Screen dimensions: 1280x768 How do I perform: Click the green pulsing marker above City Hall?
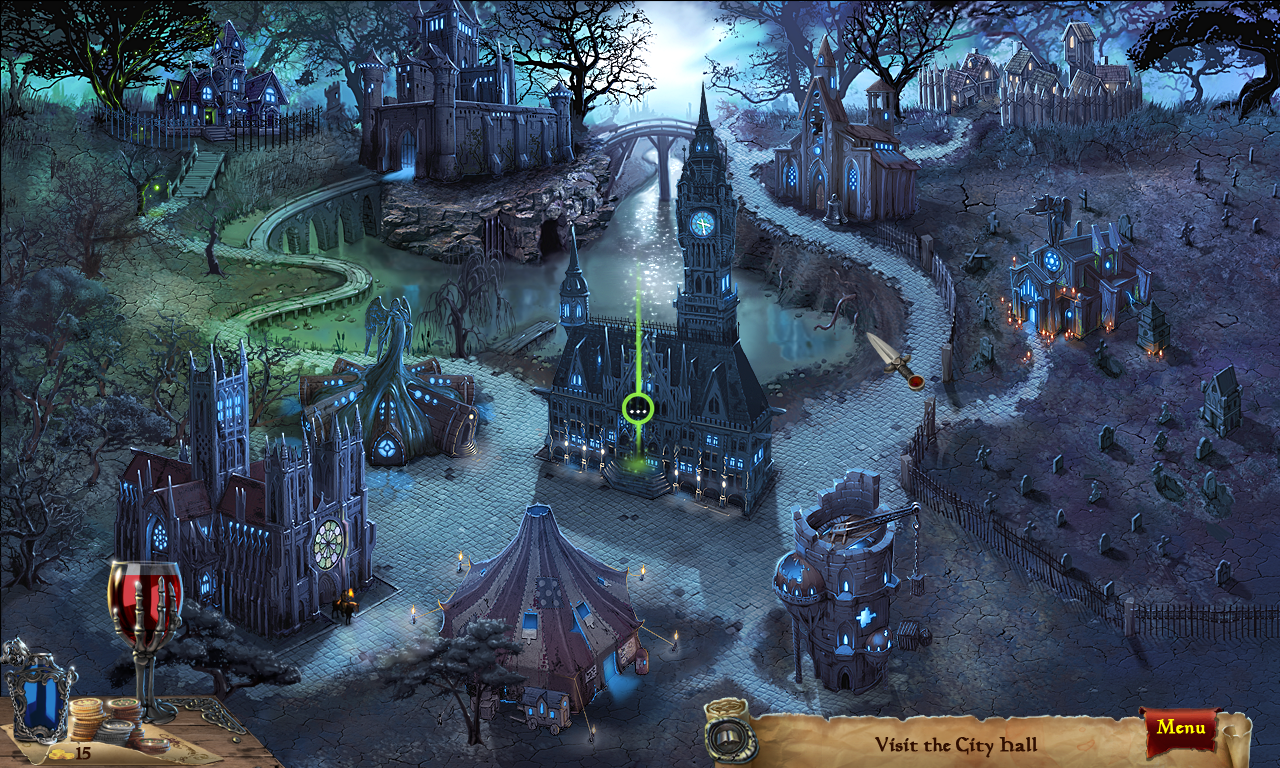(637, 408)
